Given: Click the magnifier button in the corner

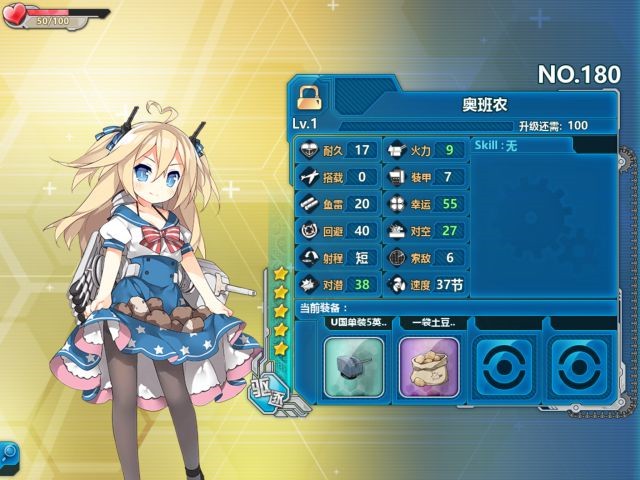Looking at the screenshot, I should [8, 453].
